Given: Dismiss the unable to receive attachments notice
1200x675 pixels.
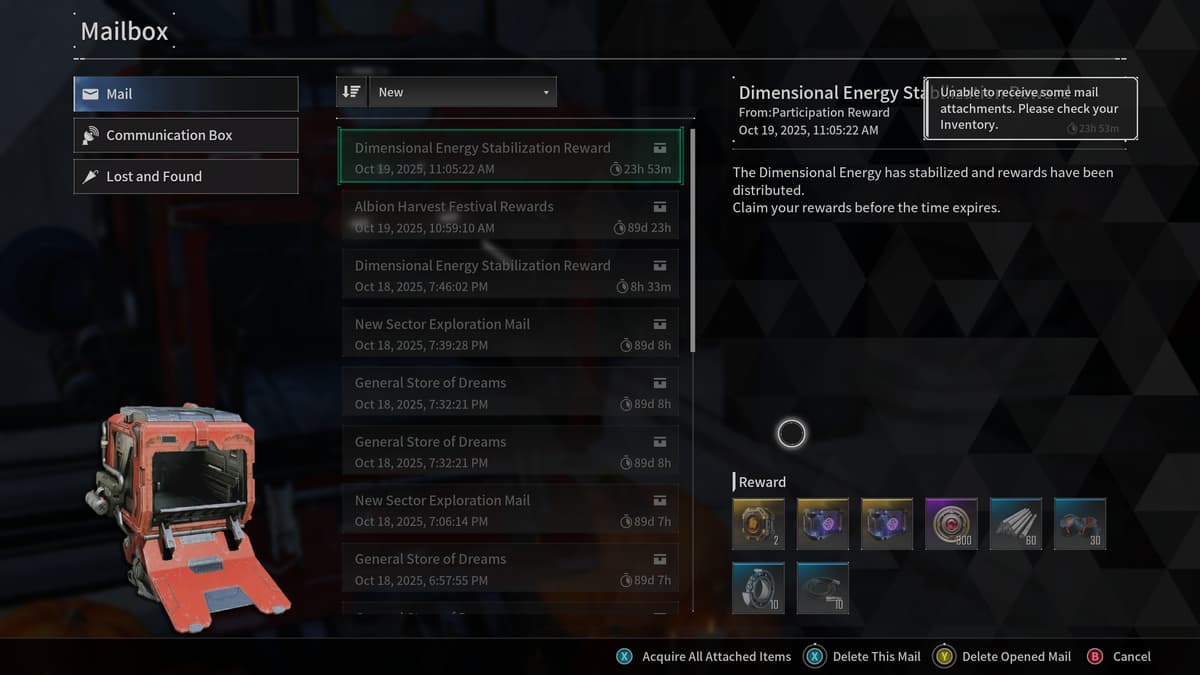Looking at the screenshot, I should pos(1030,108).
